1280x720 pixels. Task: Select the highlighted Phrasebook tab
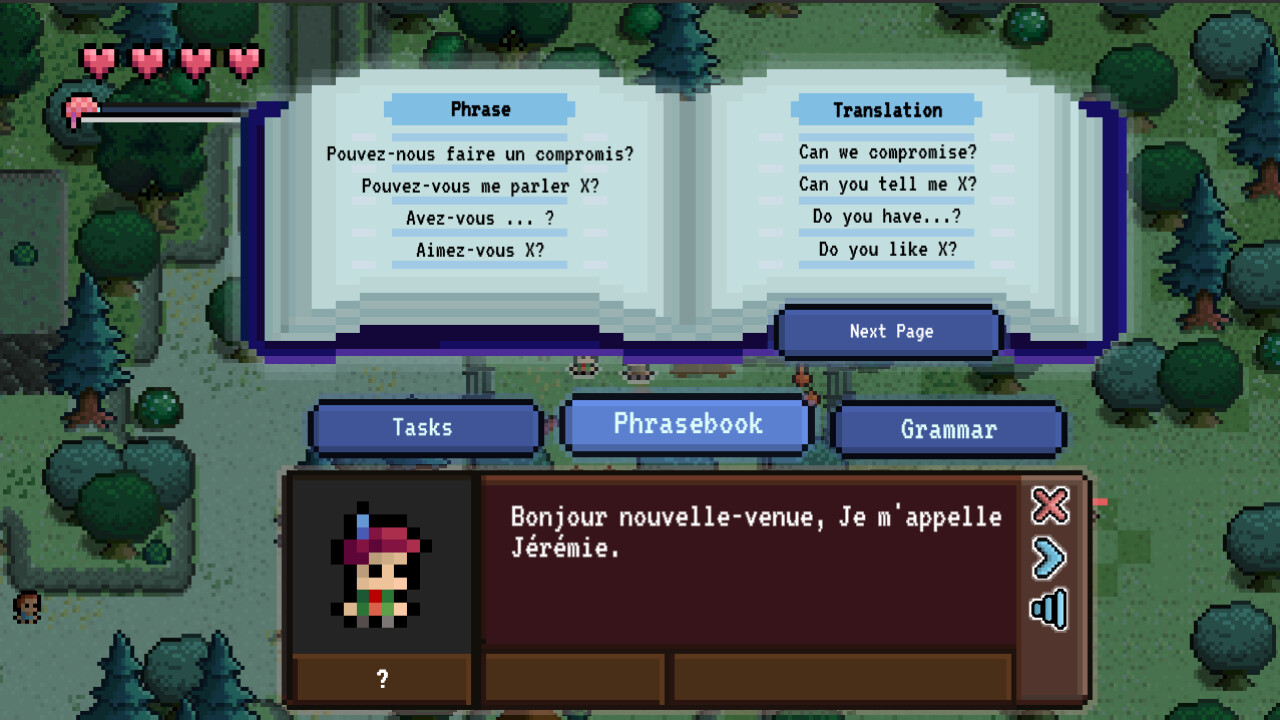(685, 424)
